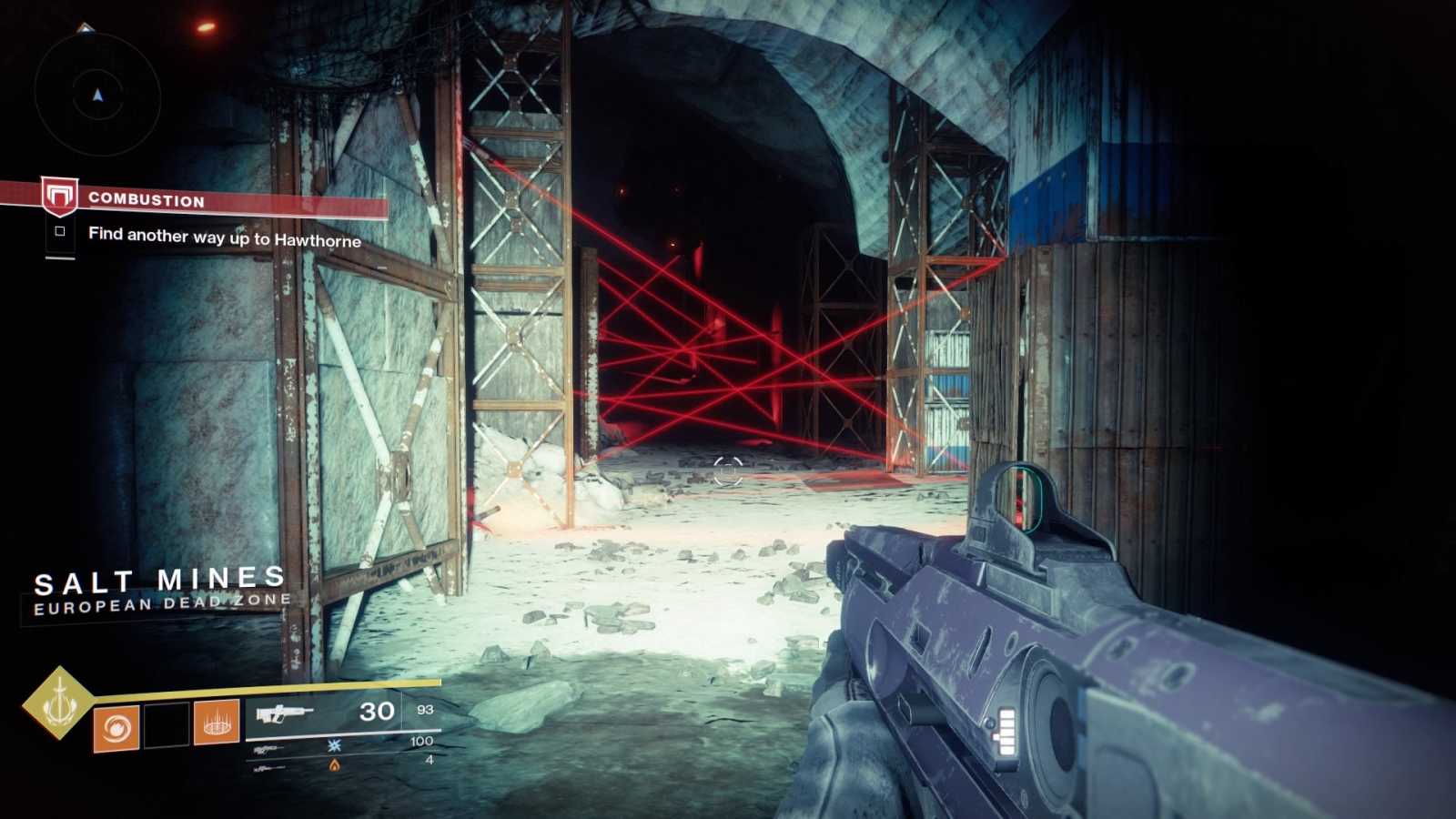Click the primary ammo count reading 30
Viewport: 1456px width, 819px height.
point(377,712)
